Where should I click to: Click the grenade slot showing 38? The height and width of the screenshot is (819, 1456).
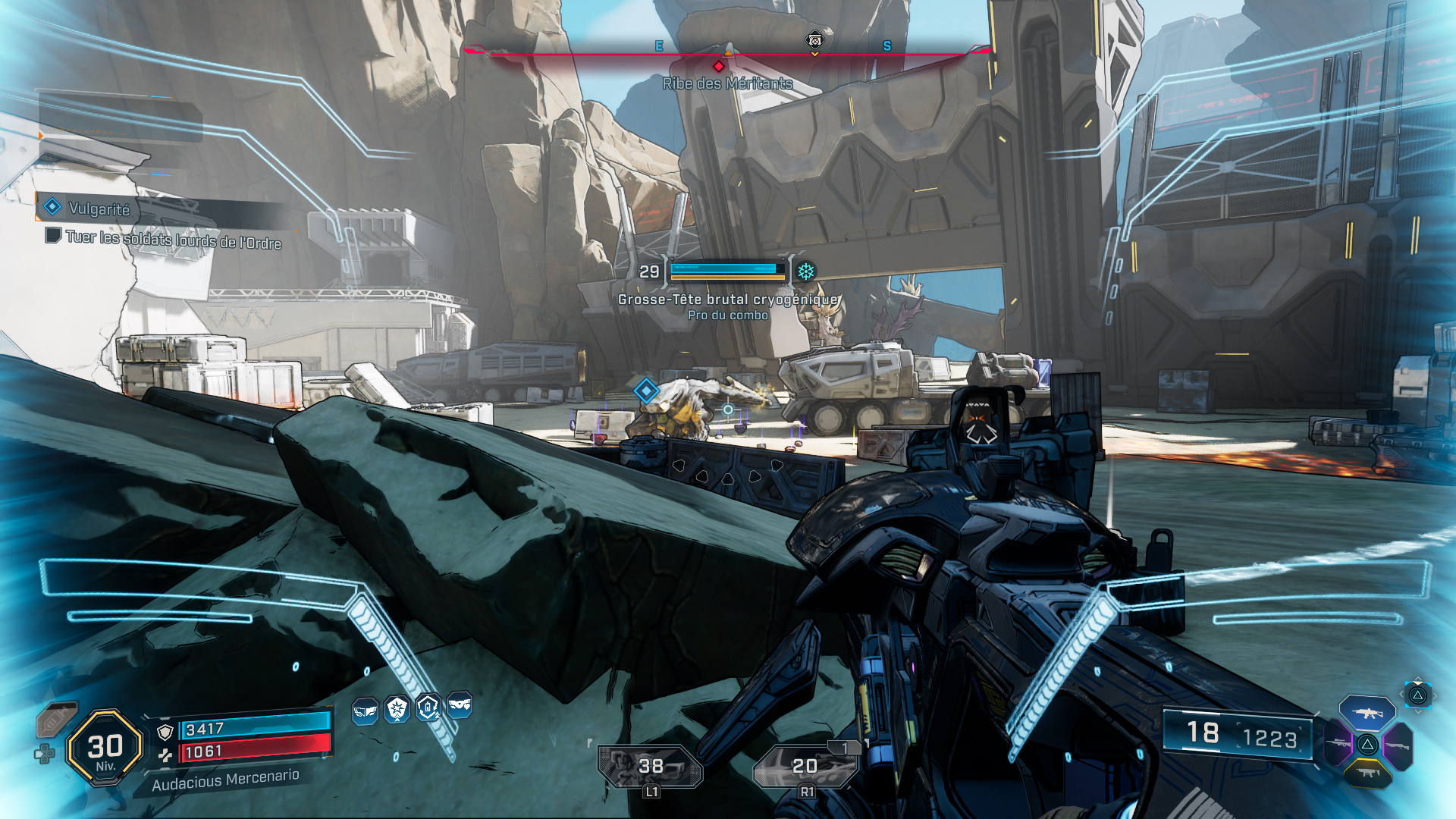(x=651, y=764)
